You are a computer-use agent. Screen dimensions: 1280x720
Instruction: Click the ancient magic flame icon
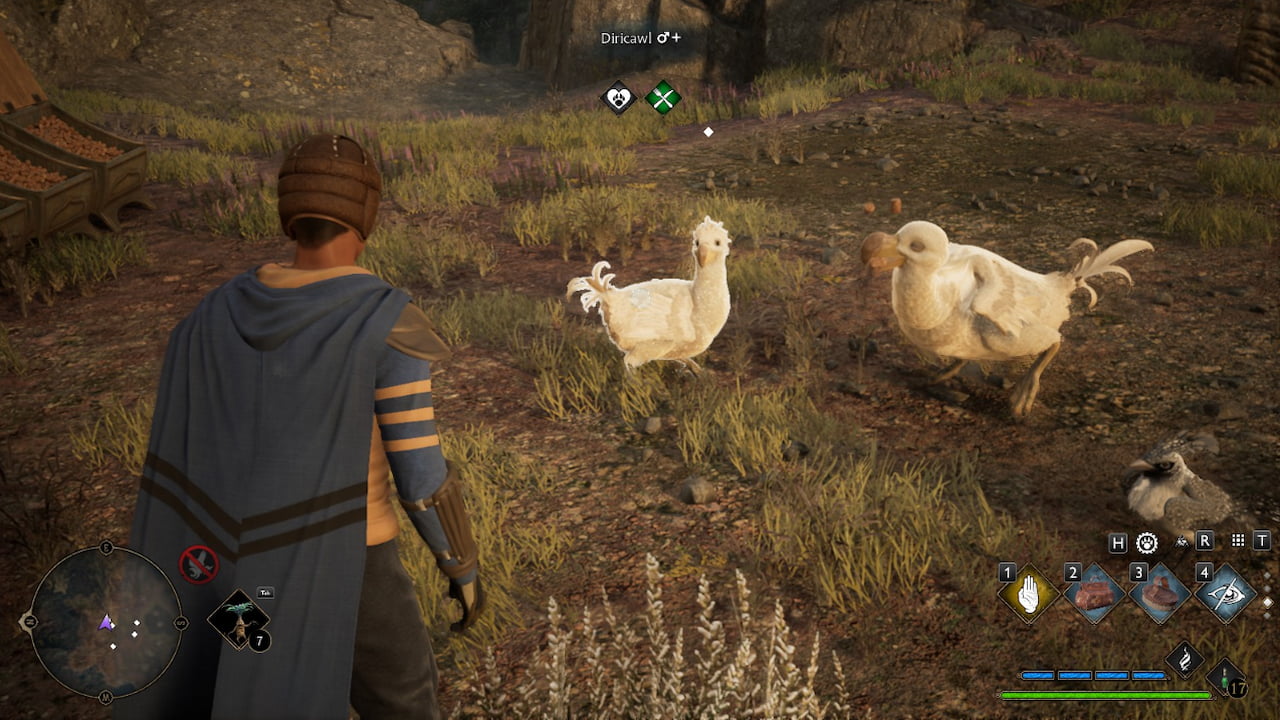point(1184,659)
